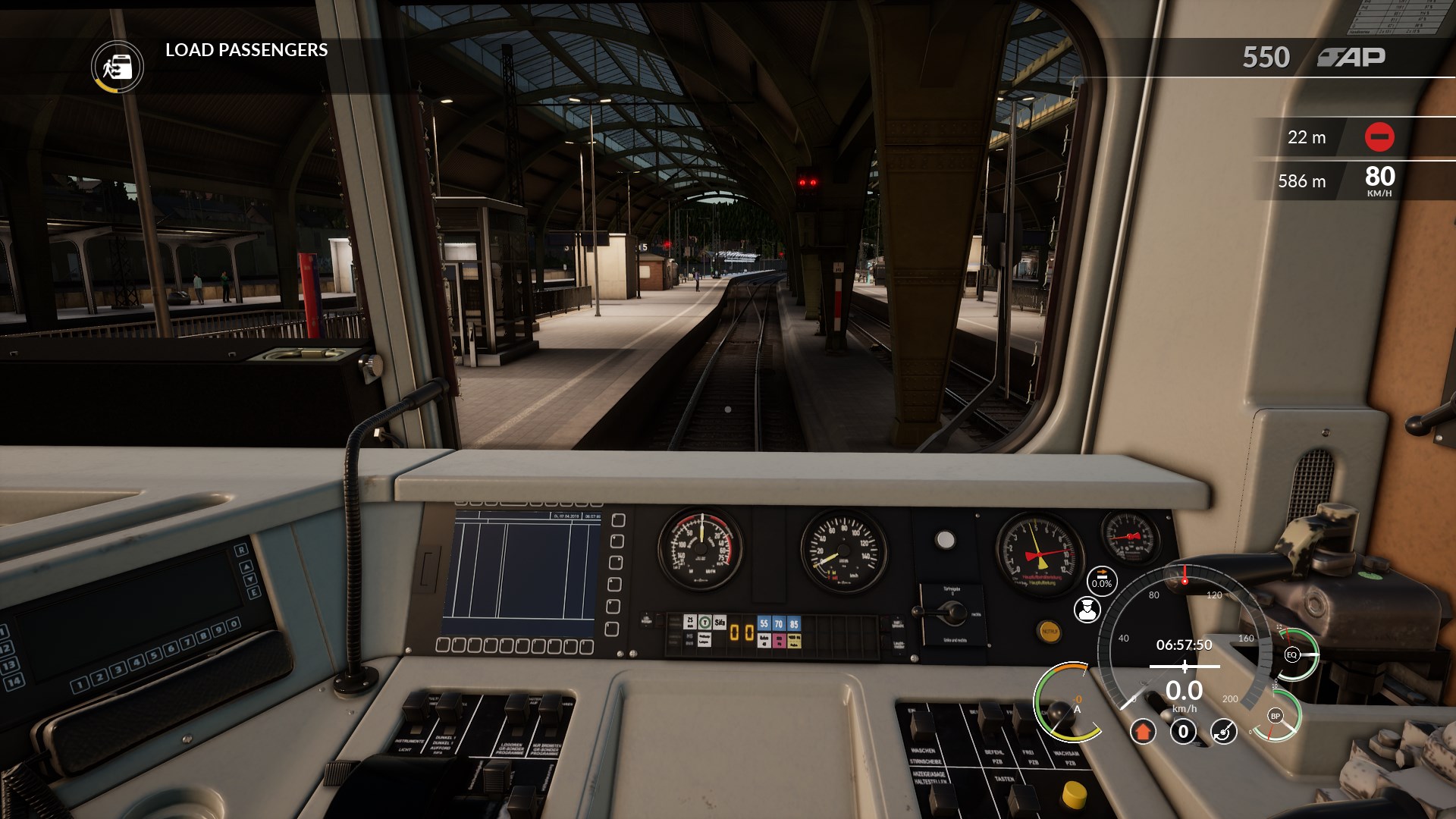Click the gradient percentage indicator icon
Viewport: 1456px width, 819px height.
[x=1101, y=580]
